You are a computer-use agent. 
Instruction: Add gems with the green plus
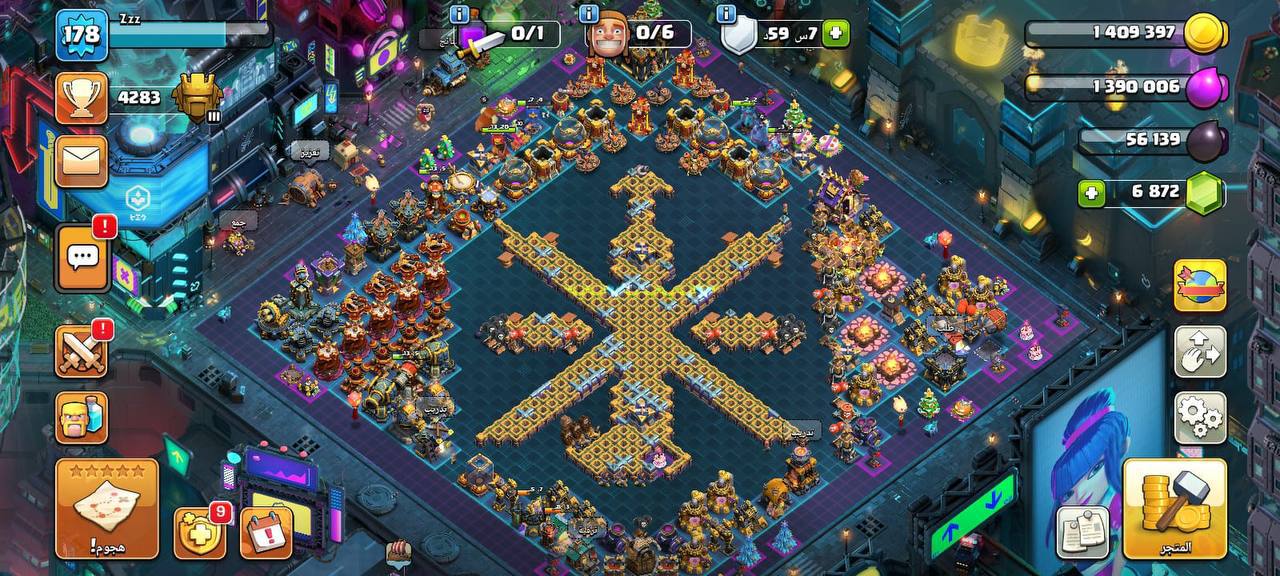1091,192
